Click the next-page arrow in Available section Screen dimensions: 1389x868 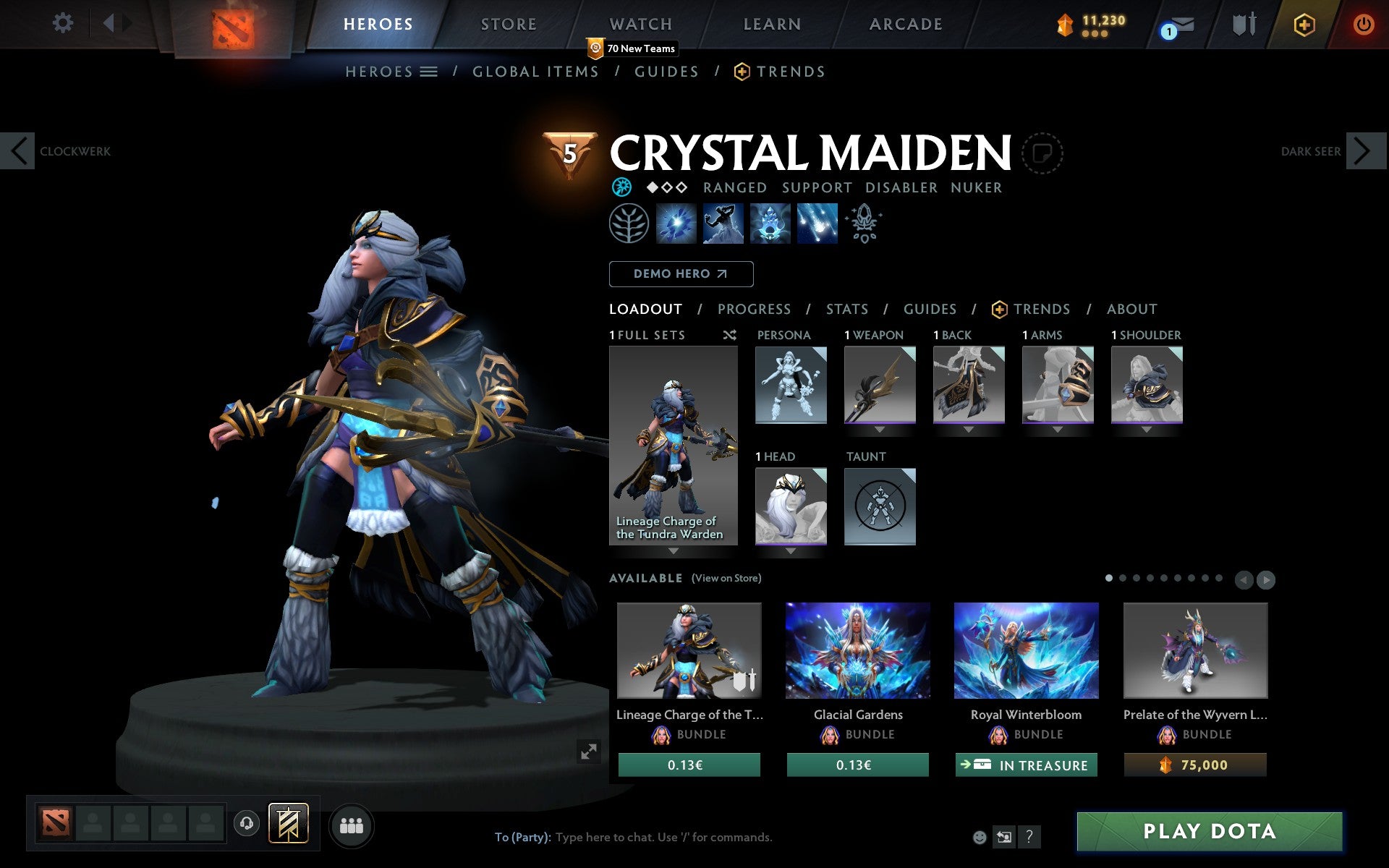point(1265,579)
